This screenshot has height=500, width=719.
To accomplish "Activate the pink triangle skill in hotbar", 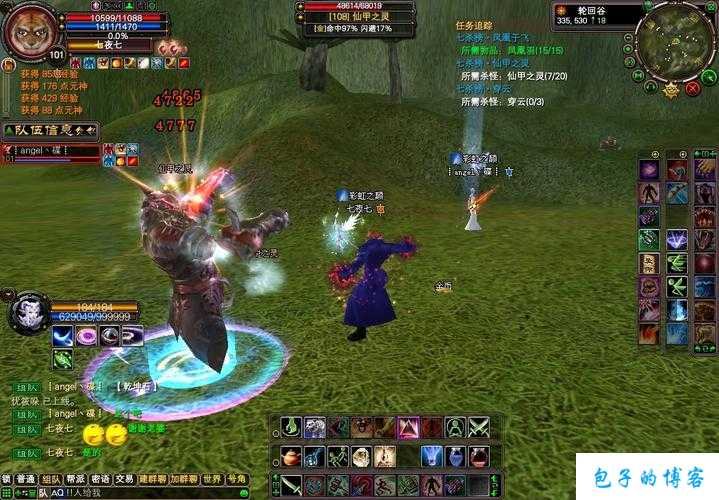I will click(408, 428).
